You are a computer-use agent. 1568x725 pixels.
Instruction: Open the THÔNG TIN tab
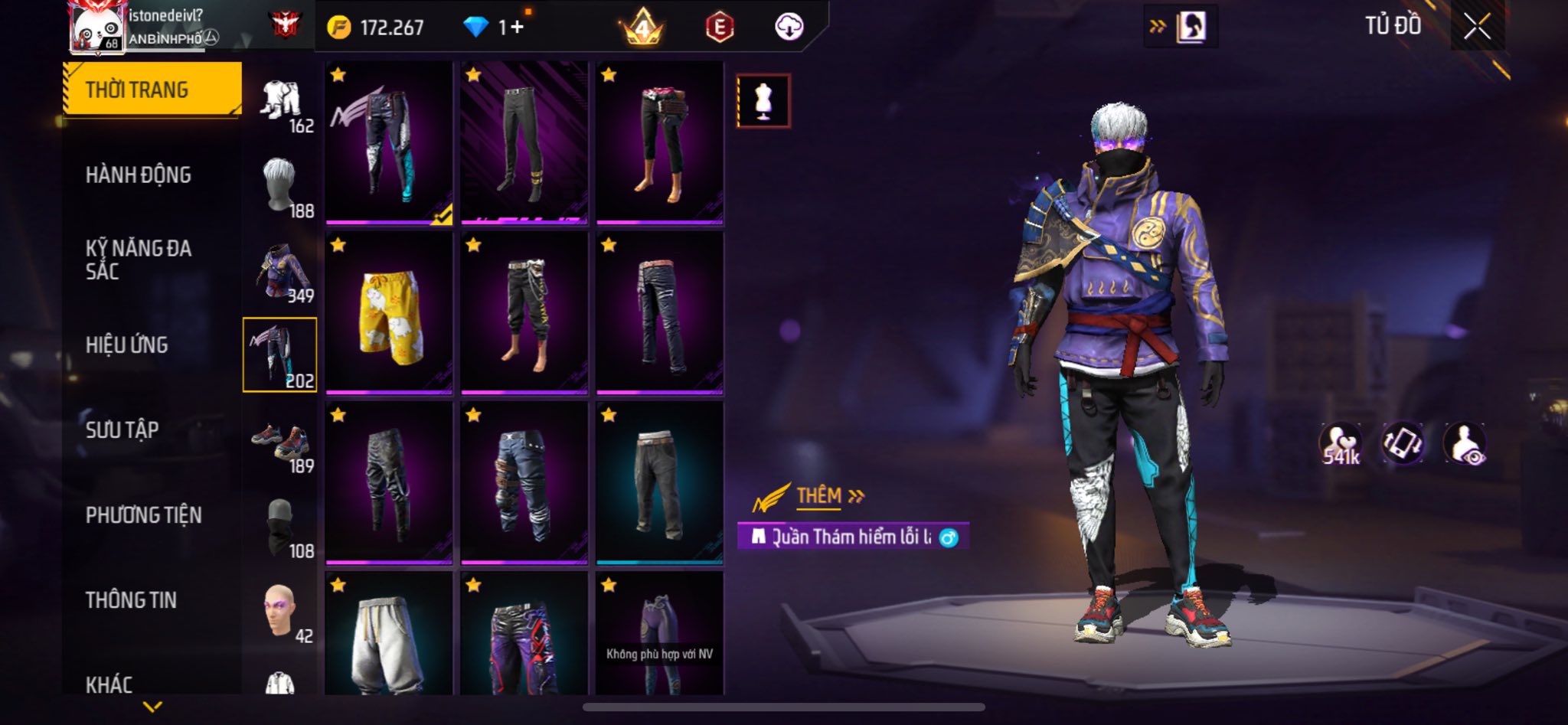pos(131,600)
